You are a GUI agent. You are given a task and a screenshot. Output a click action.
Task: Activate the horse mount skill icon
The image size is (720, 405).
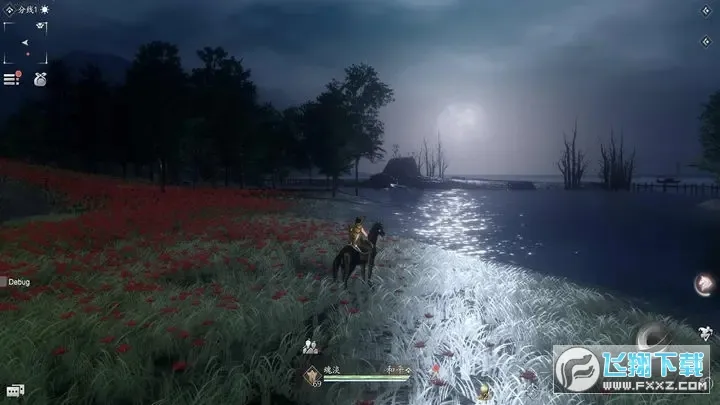click(705, 283)
